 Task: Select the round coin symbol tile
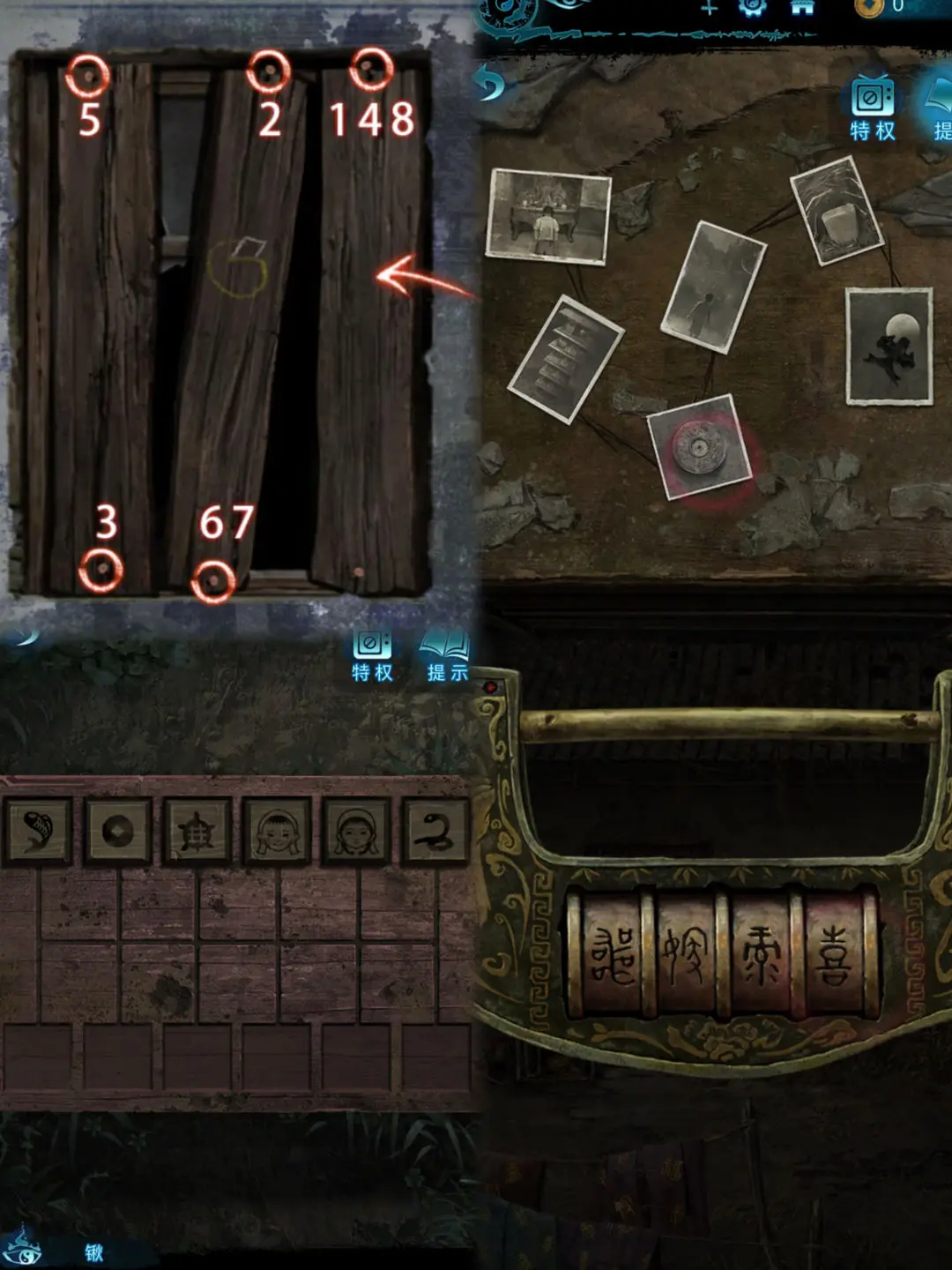tap(117, 830)
